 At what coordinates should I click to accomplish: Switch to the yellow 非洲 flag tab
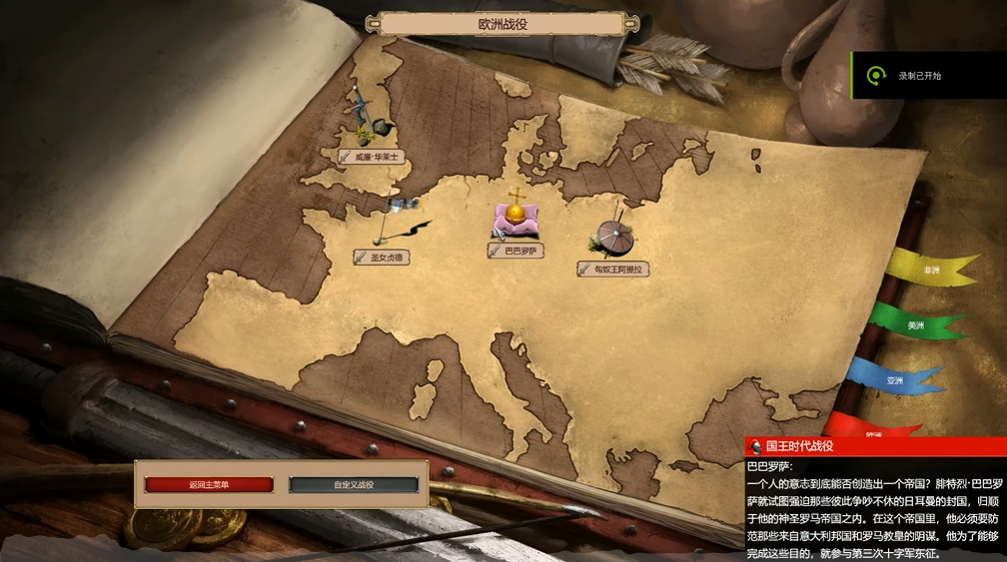pyautogui.click(x=930, y=270)
